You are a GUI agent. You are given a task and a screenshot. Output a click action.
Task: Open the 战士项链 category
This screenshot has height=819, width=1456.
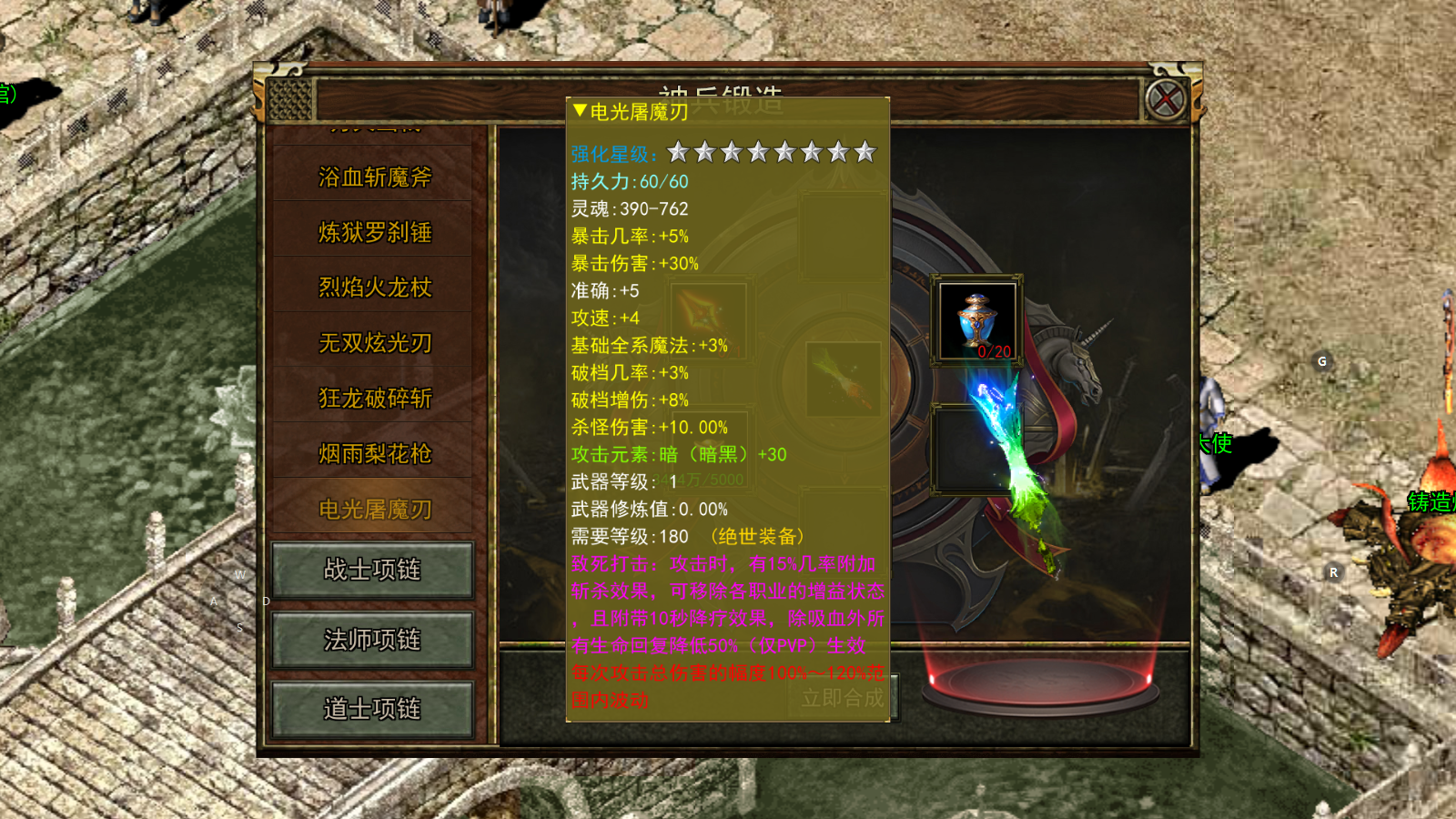click(x=372, y=570)
